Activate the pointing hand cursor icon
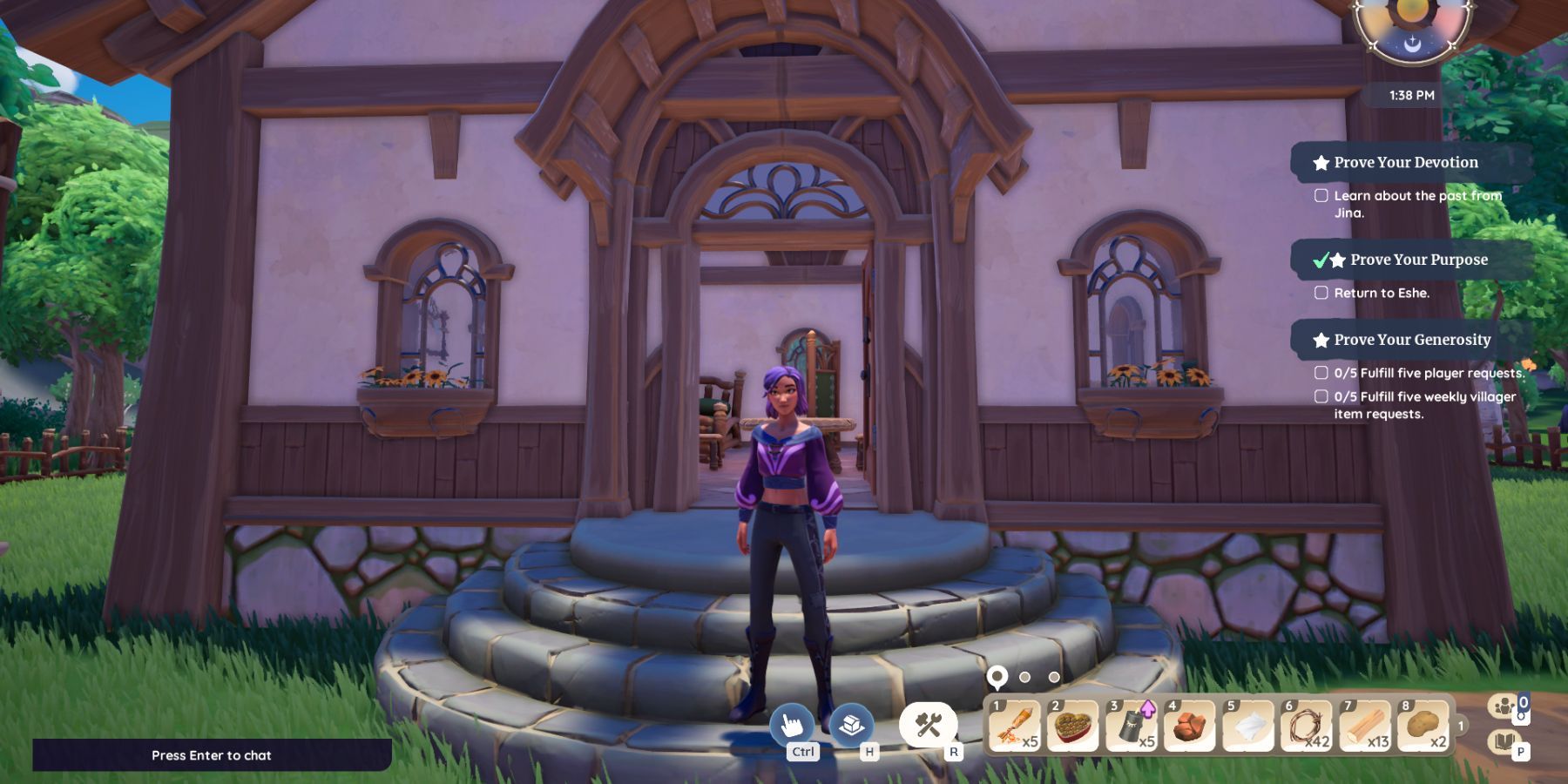1568x784 pixels. click(x=792, y=724)
